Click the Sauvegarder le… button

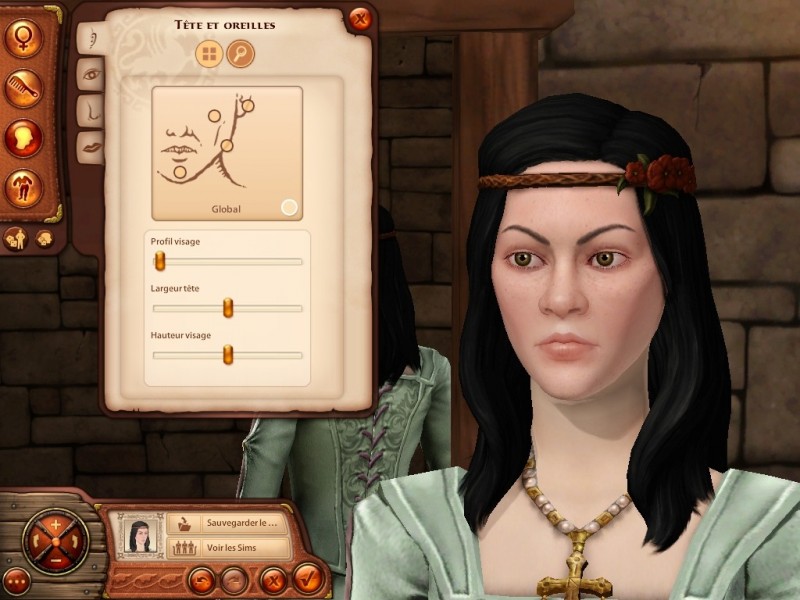[x=228, y=522]
